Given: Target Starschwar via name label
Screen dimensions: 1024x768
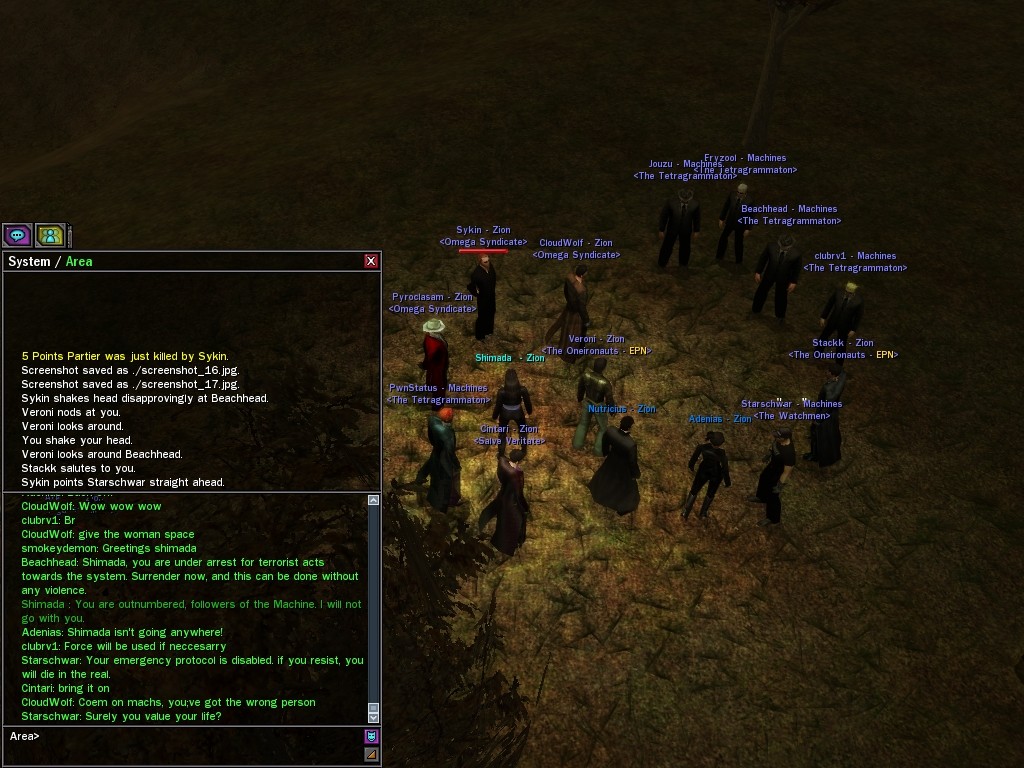Looking at the screenshot, I should tap(791, 404).
